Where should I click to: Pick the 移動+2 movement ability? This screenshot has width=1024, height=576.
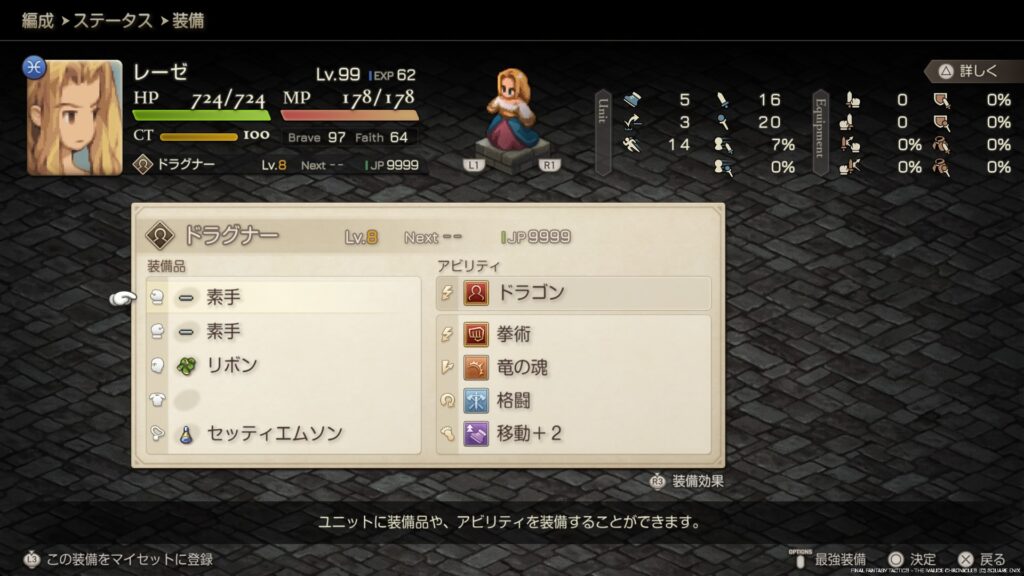574,434
